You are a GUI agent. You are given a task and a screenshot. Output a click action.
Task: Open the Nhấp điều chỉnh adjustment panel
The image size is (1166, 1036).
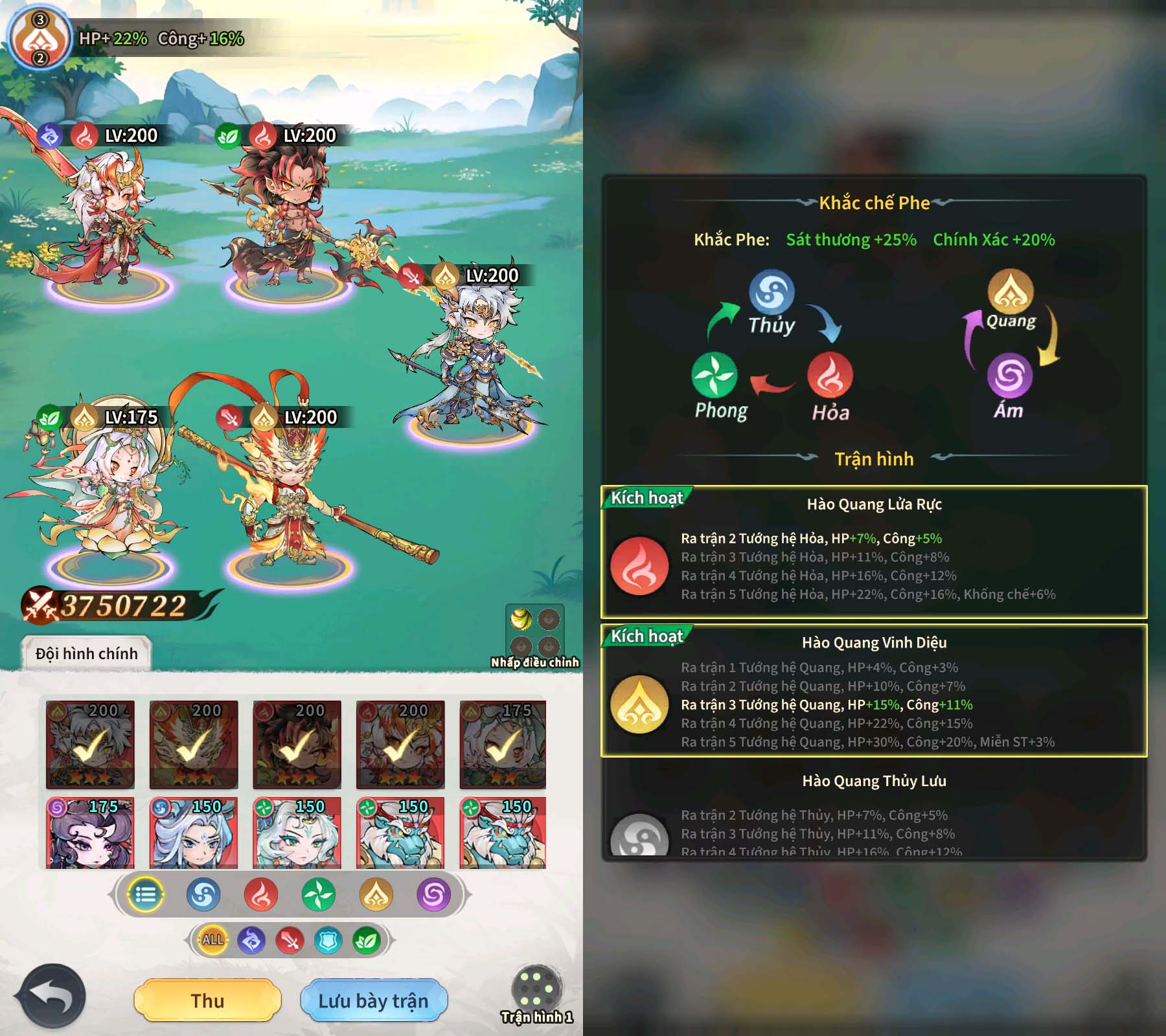(x=535, y=635)
